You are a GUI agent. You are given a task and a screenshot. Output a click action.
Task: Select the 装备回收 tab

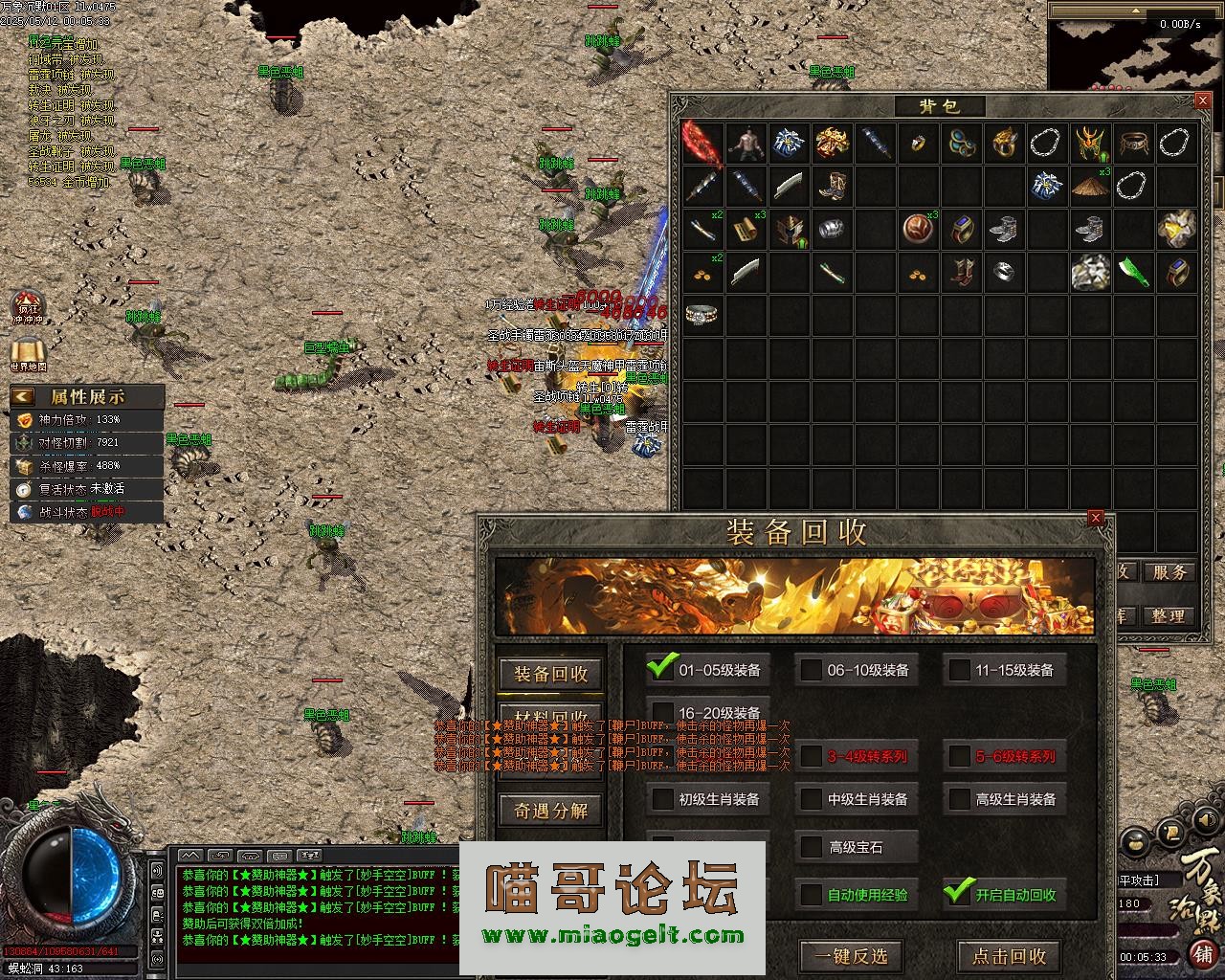click(550, 674)
